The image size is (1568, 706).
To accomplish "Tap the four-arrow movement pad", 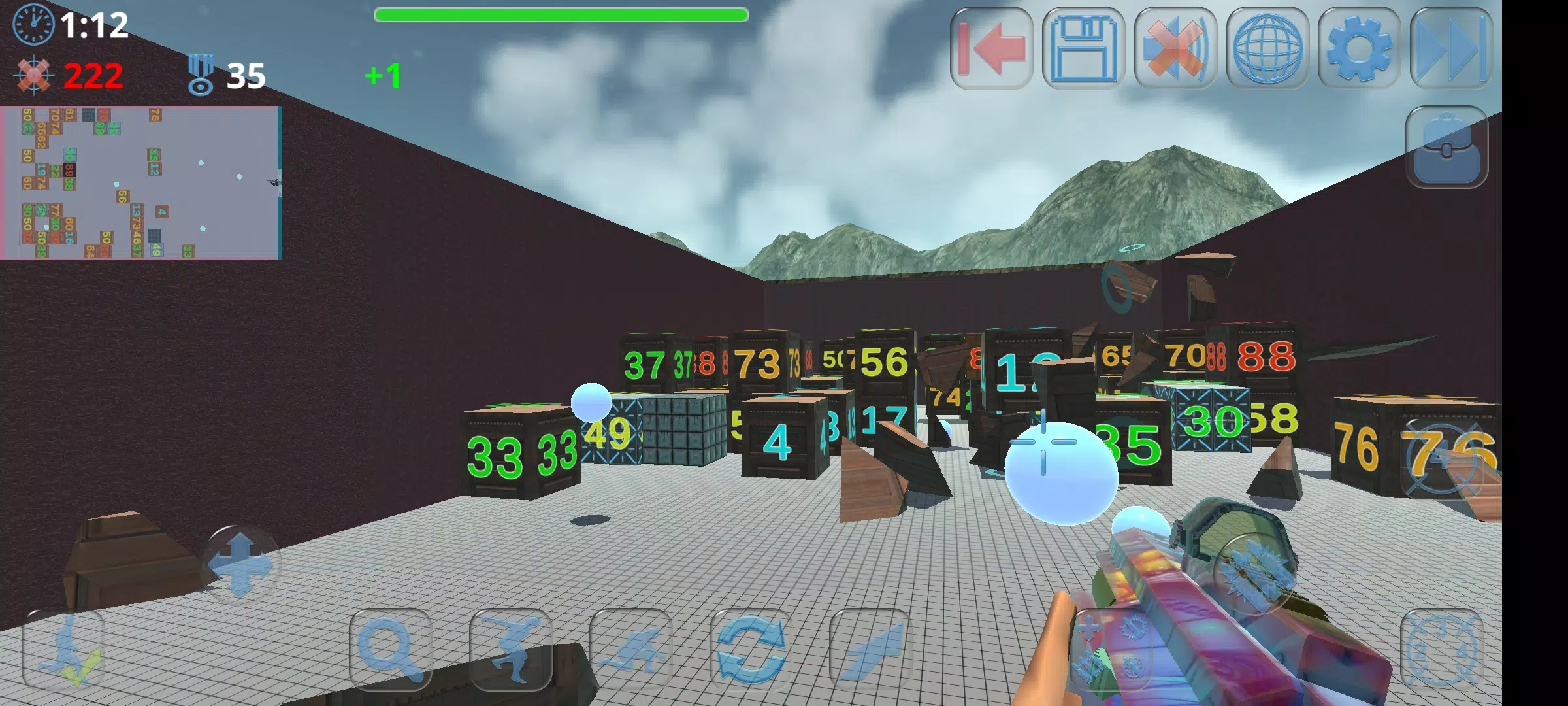I will [240, 565].
